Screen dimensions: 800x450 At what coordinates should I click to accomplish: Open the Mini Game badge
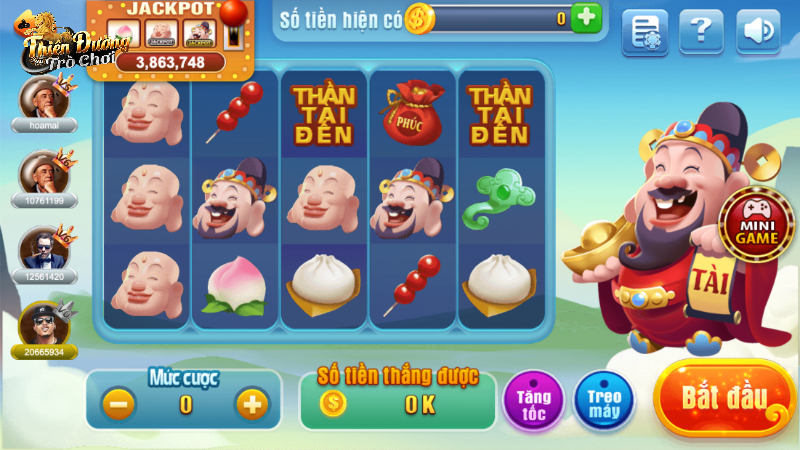(757, 221)
